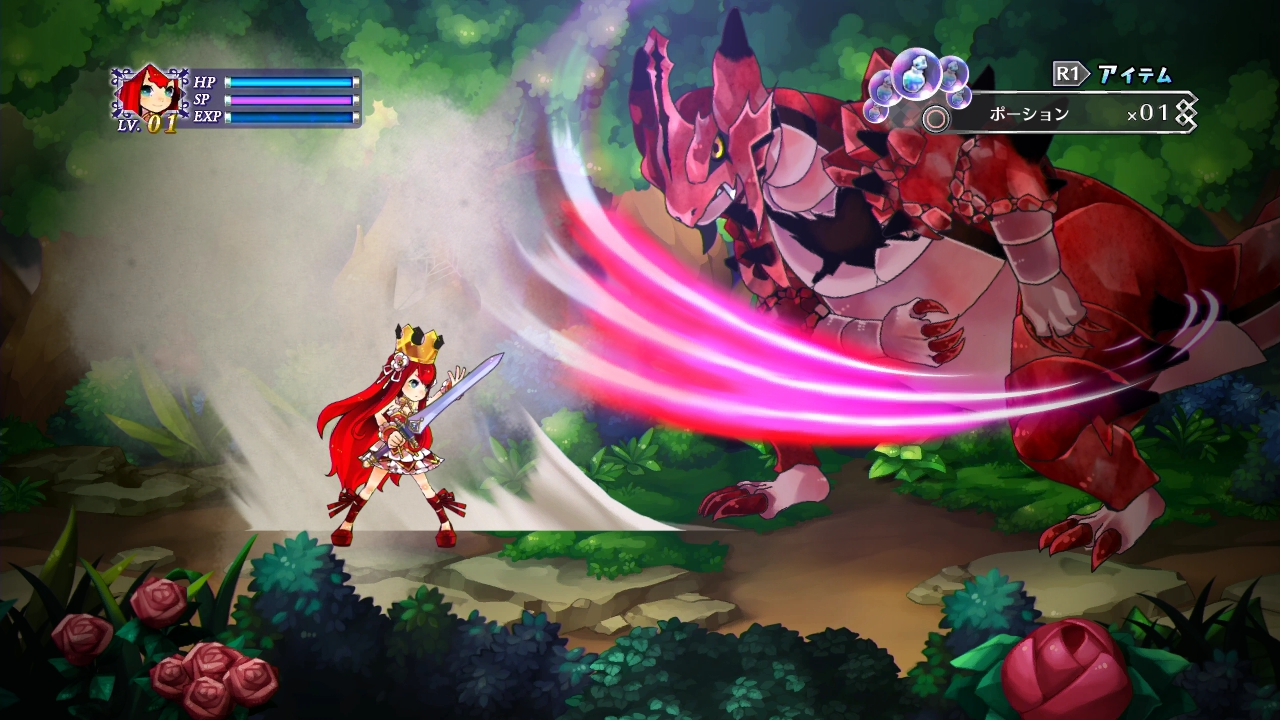Viewport: 1280px width, 720px height.
Task: Select the ポーション item entry
Action: tap(1029, 113)
